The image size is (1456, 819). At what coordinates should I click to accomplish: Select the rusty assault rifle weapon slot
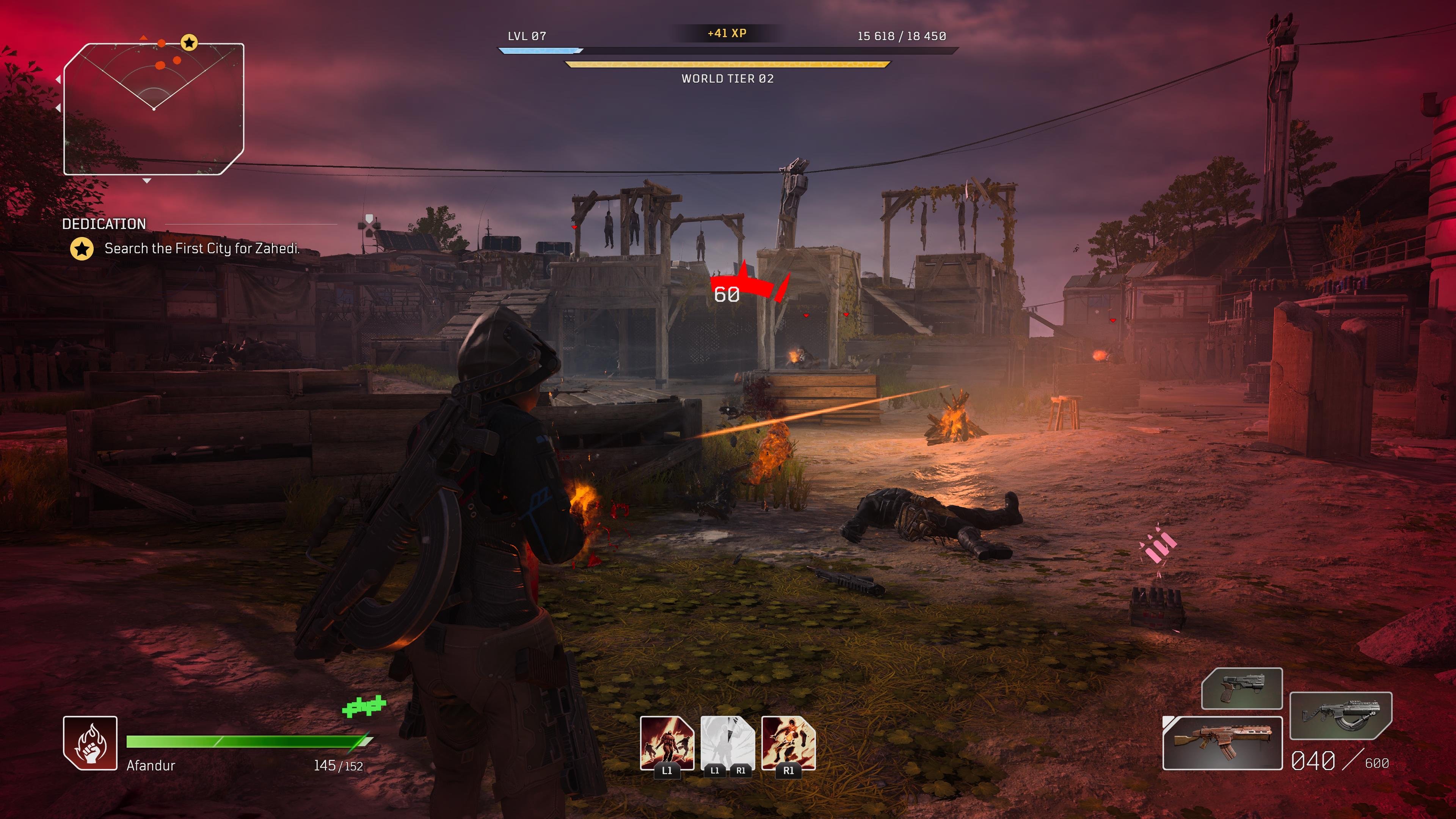(x=1222, y=743)
